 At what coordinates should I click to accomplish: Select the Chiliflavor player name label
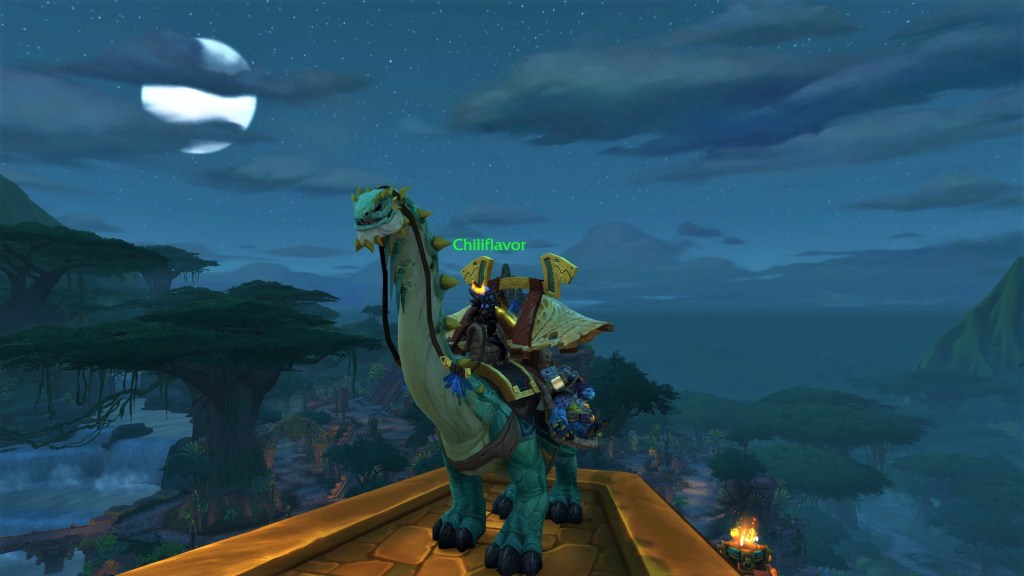(489, 245)
